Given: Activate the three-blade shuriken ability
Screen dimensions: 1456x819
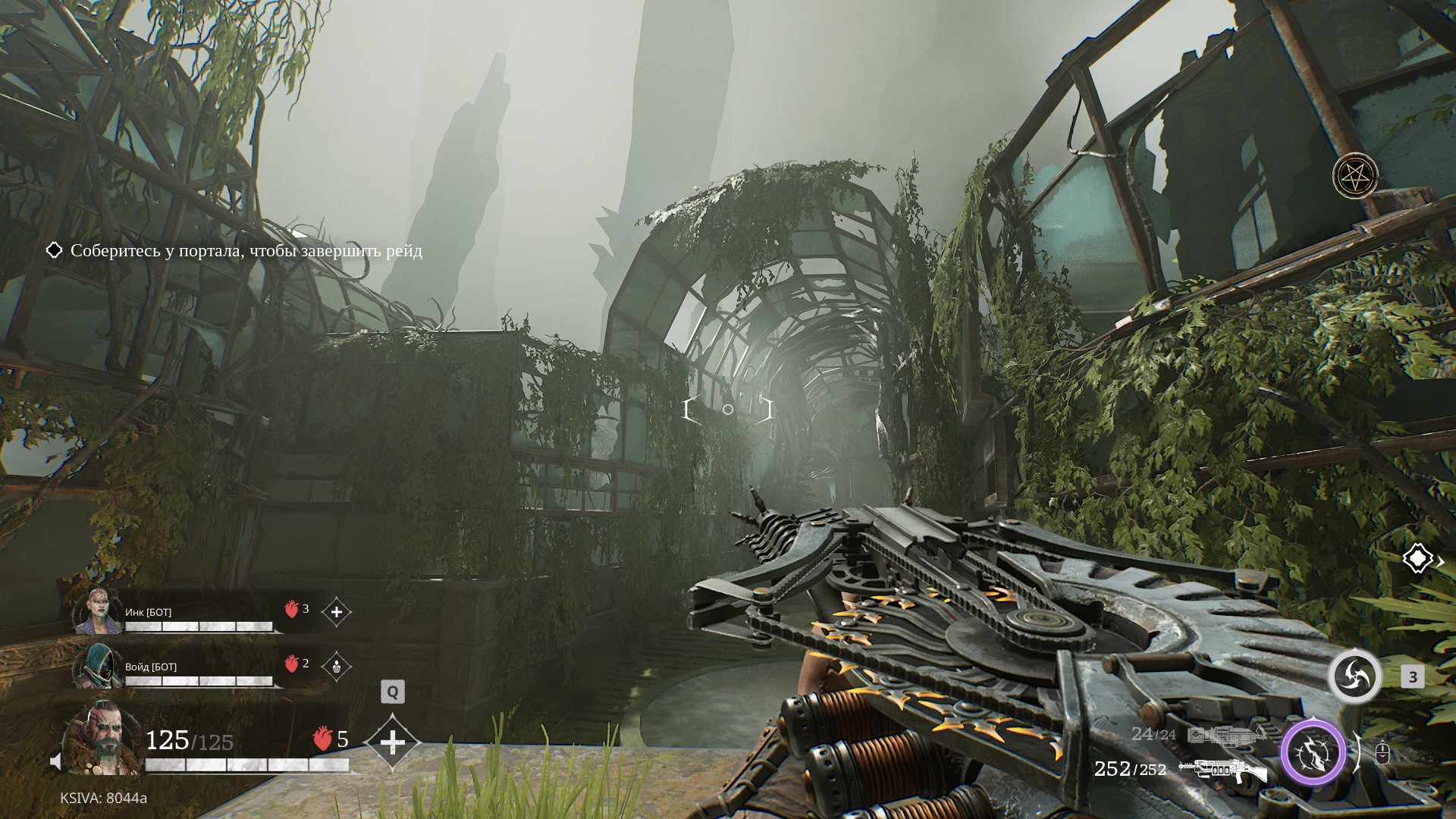Looking at the screenshot, I should (x=1354, y=676).
